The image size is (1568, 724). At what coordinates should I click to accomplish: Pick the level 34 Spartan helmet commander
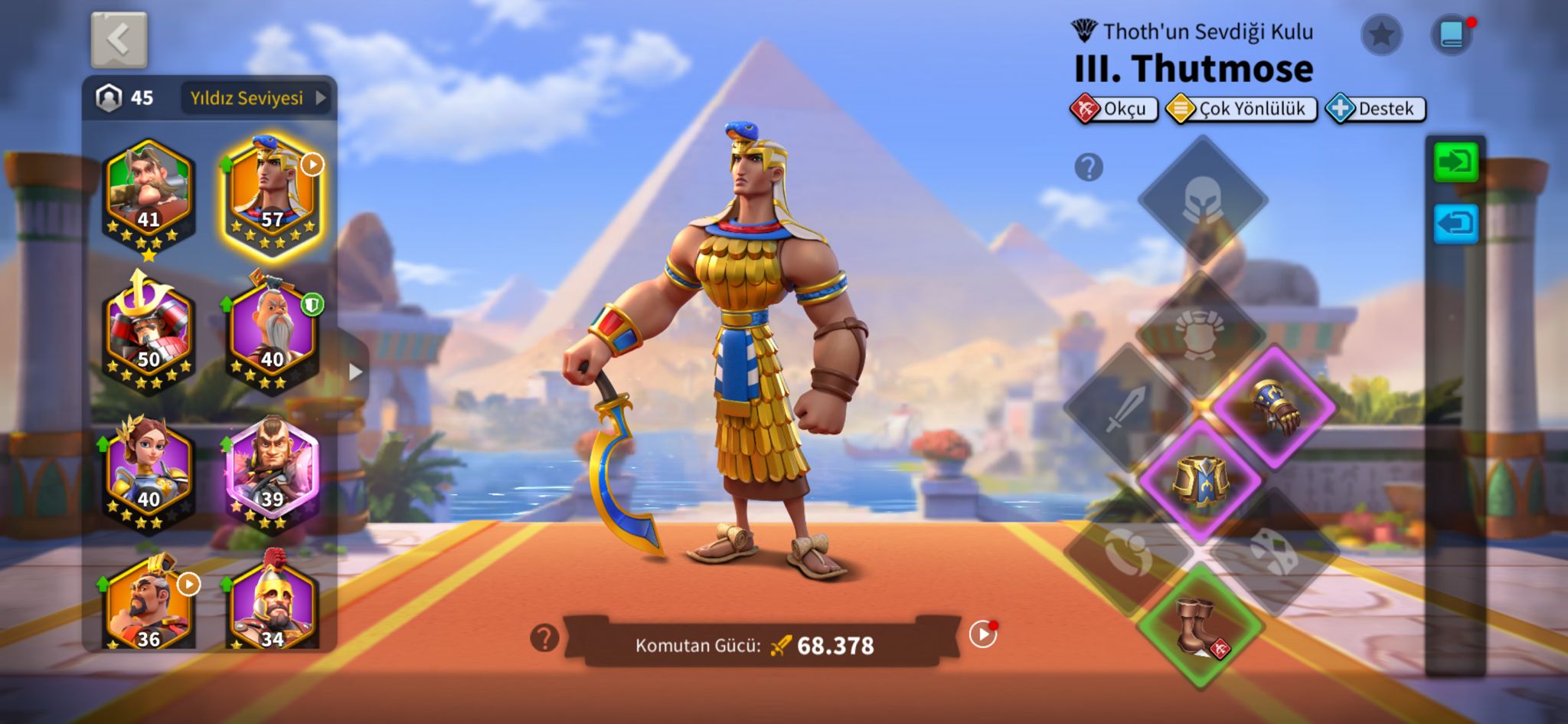(x=273, y=607)
